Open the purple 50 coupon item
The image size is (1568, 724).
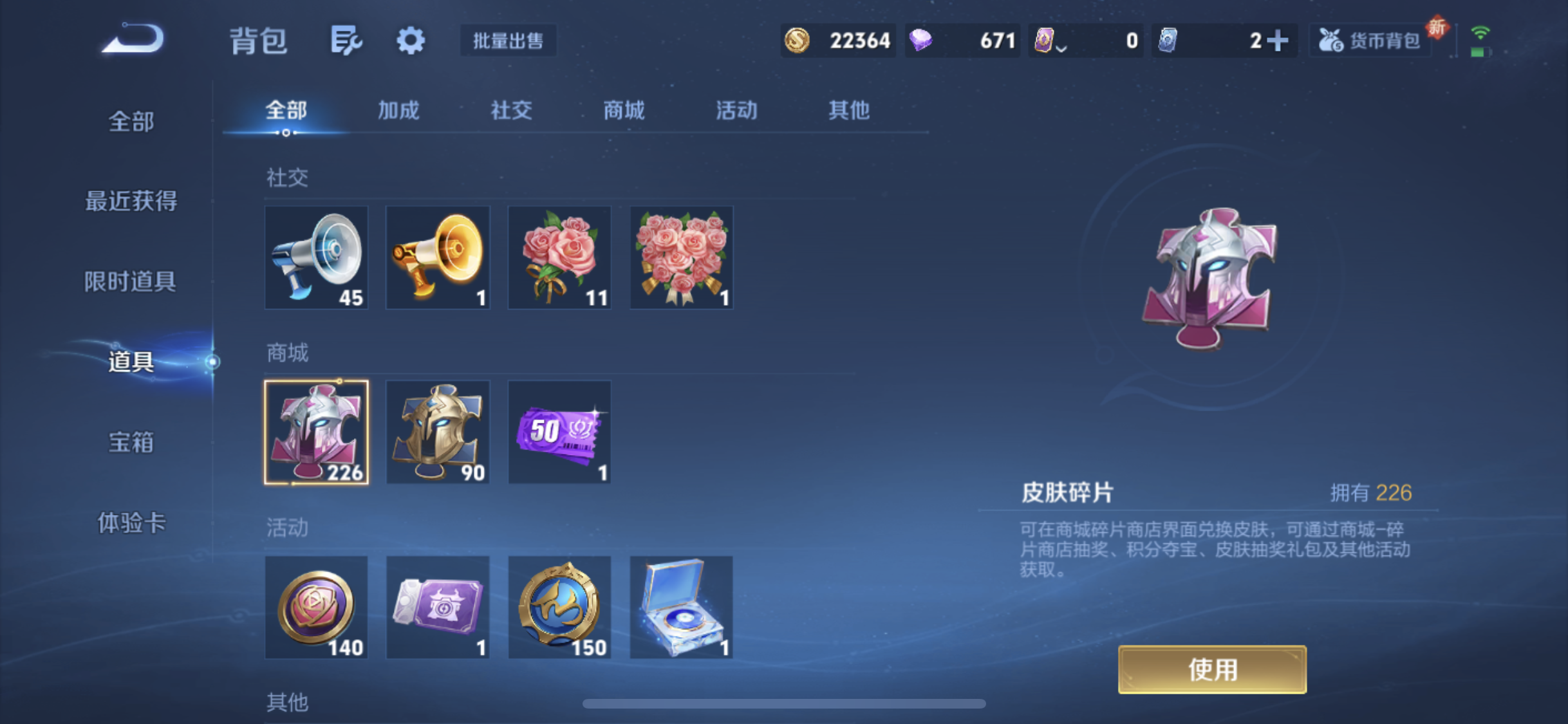[x=559, y=431]
